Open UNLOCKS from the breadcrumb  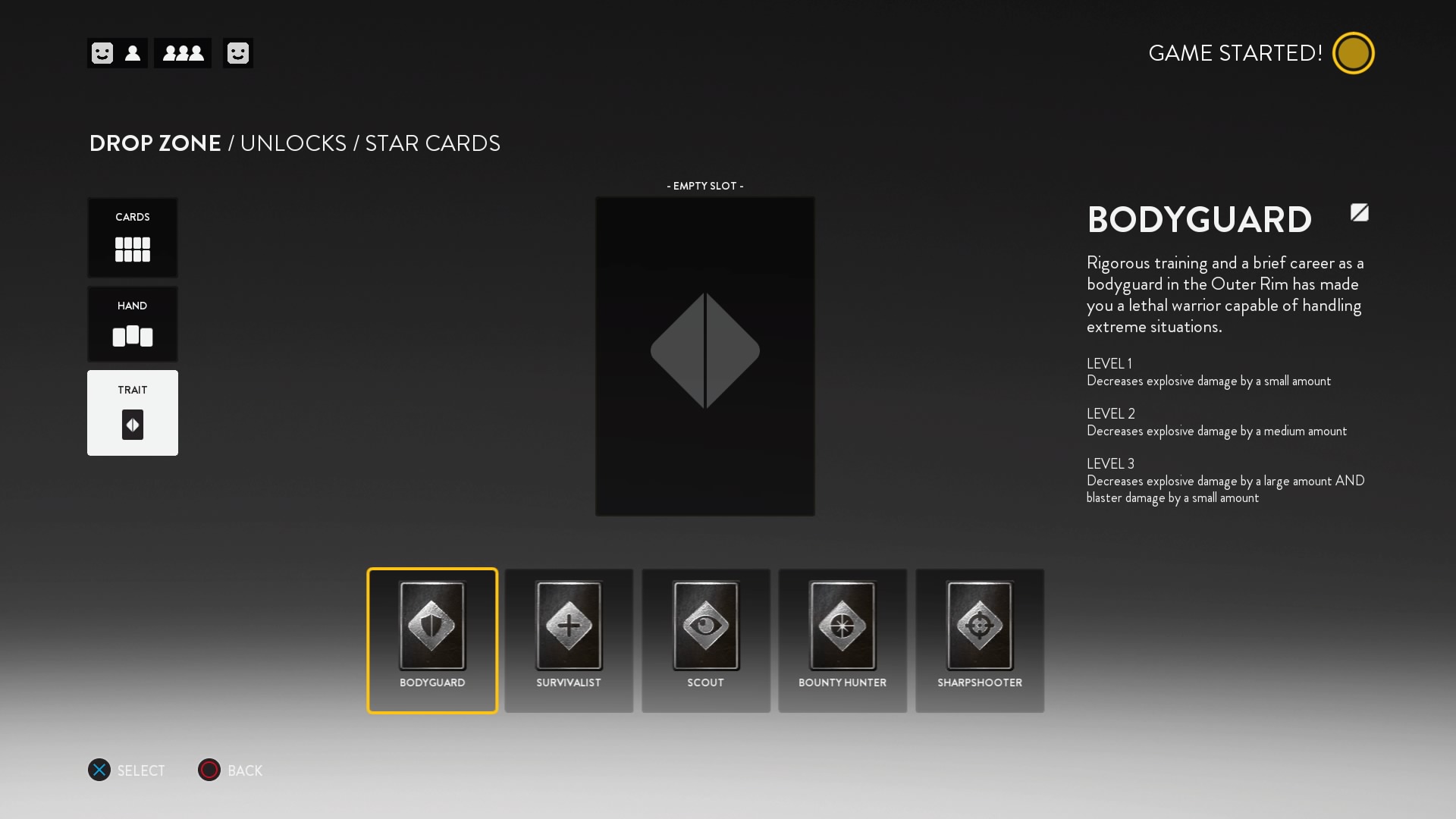[x=293, y=143]
